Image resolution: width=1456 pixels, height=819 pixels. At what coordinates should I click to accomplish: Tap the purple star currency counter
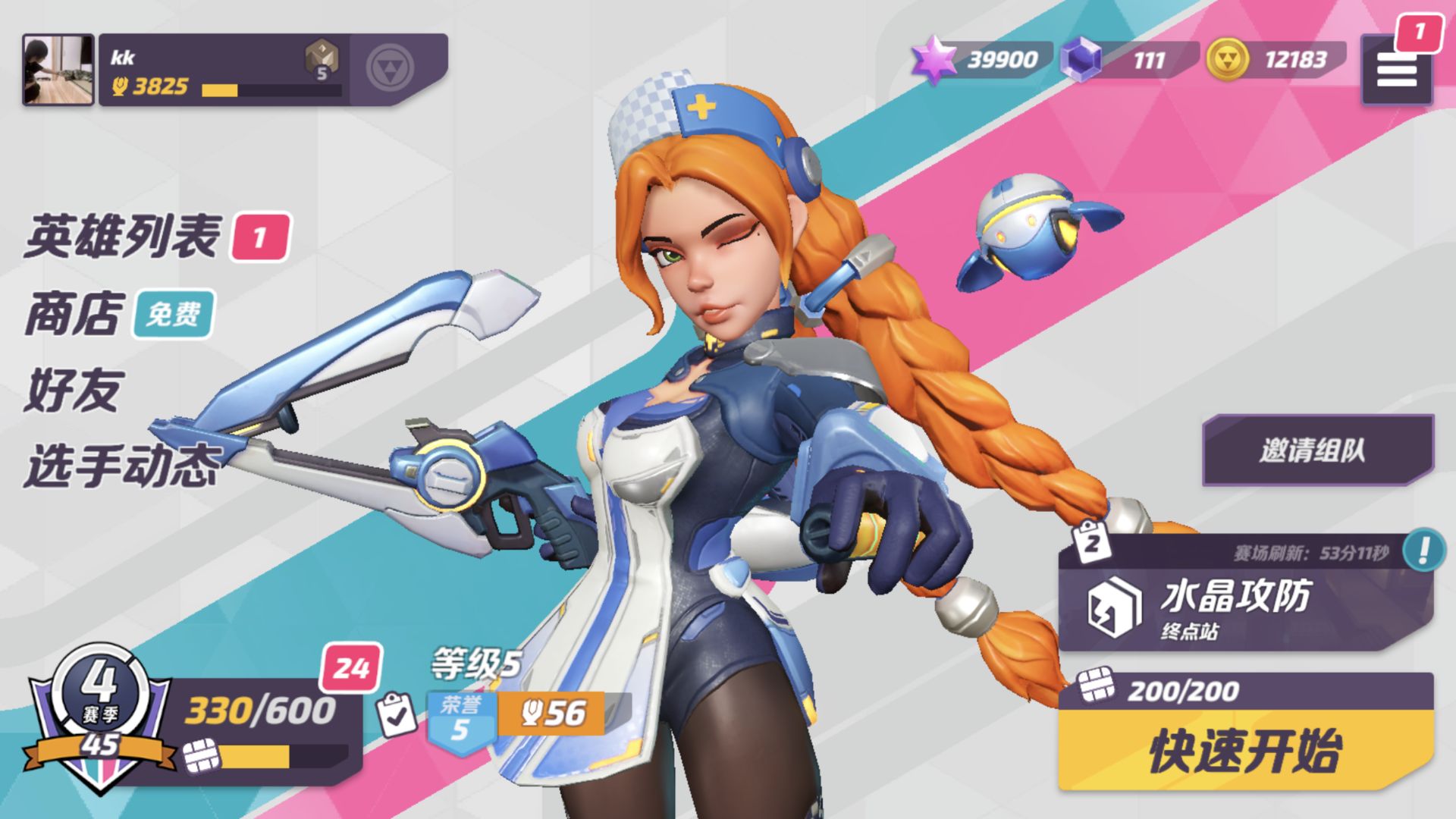tap(983, 60)
